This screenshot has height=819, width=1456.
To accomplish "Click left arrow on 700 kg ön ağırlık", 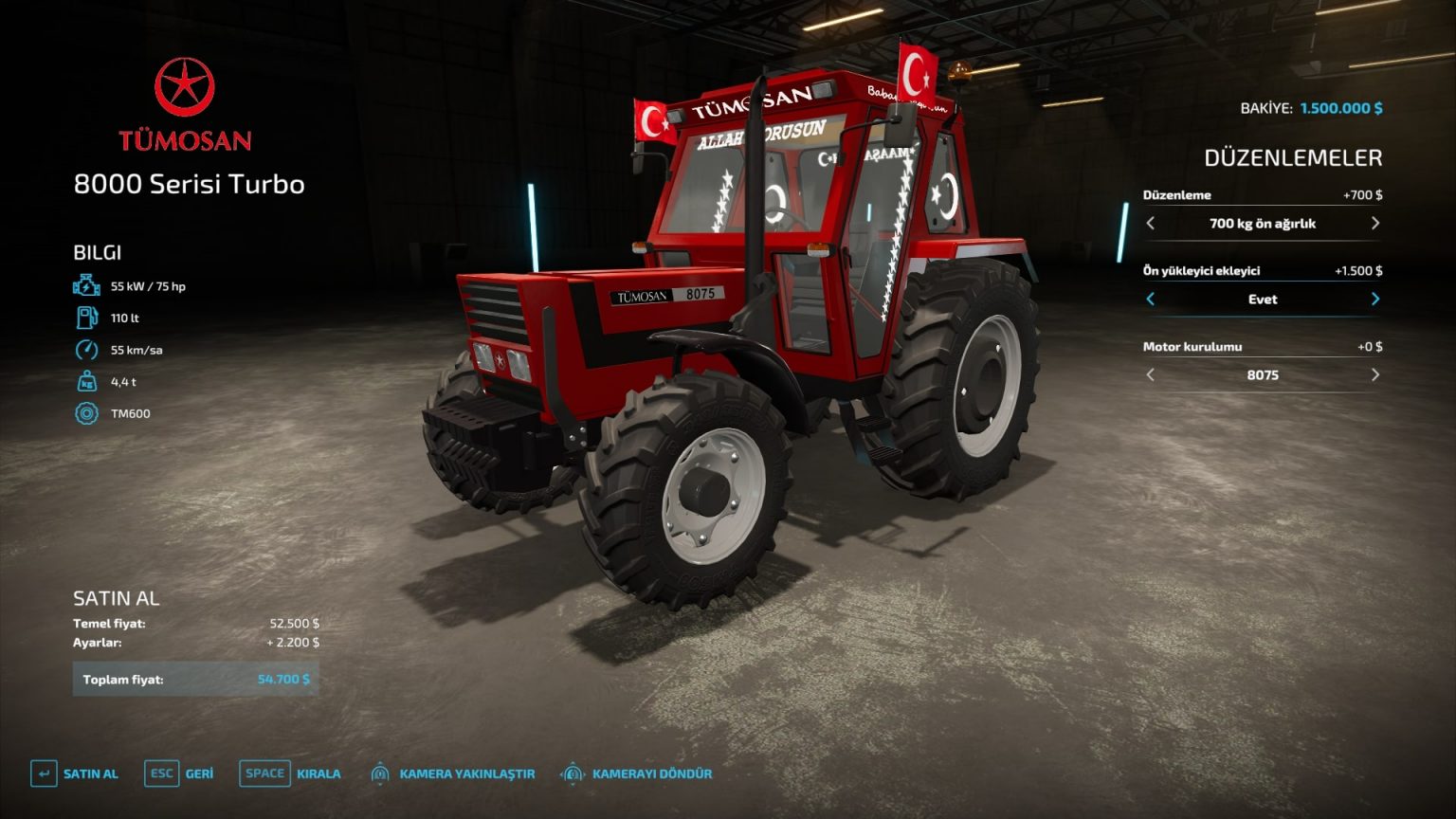I will pyautogui.click(x=1152, y=224).
